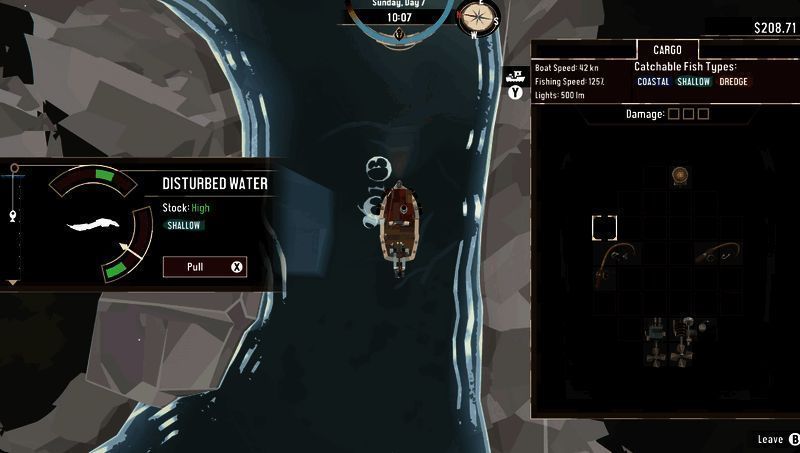Select the fishing rod on cargo's left
The width and height of the screenshot is (800, 453).
(614, 258)
